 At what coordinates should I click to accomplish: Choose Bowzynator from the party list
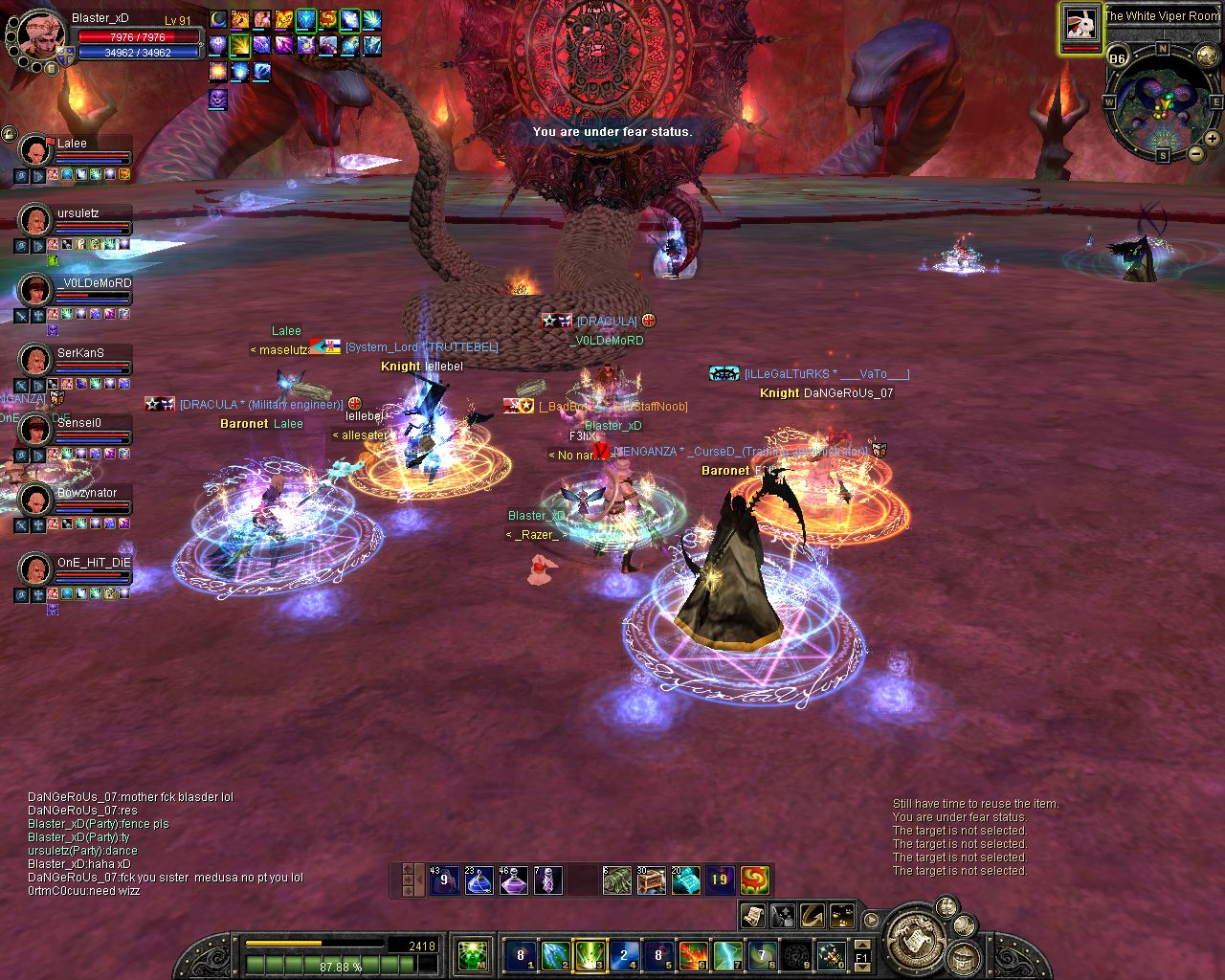(36, 501)
